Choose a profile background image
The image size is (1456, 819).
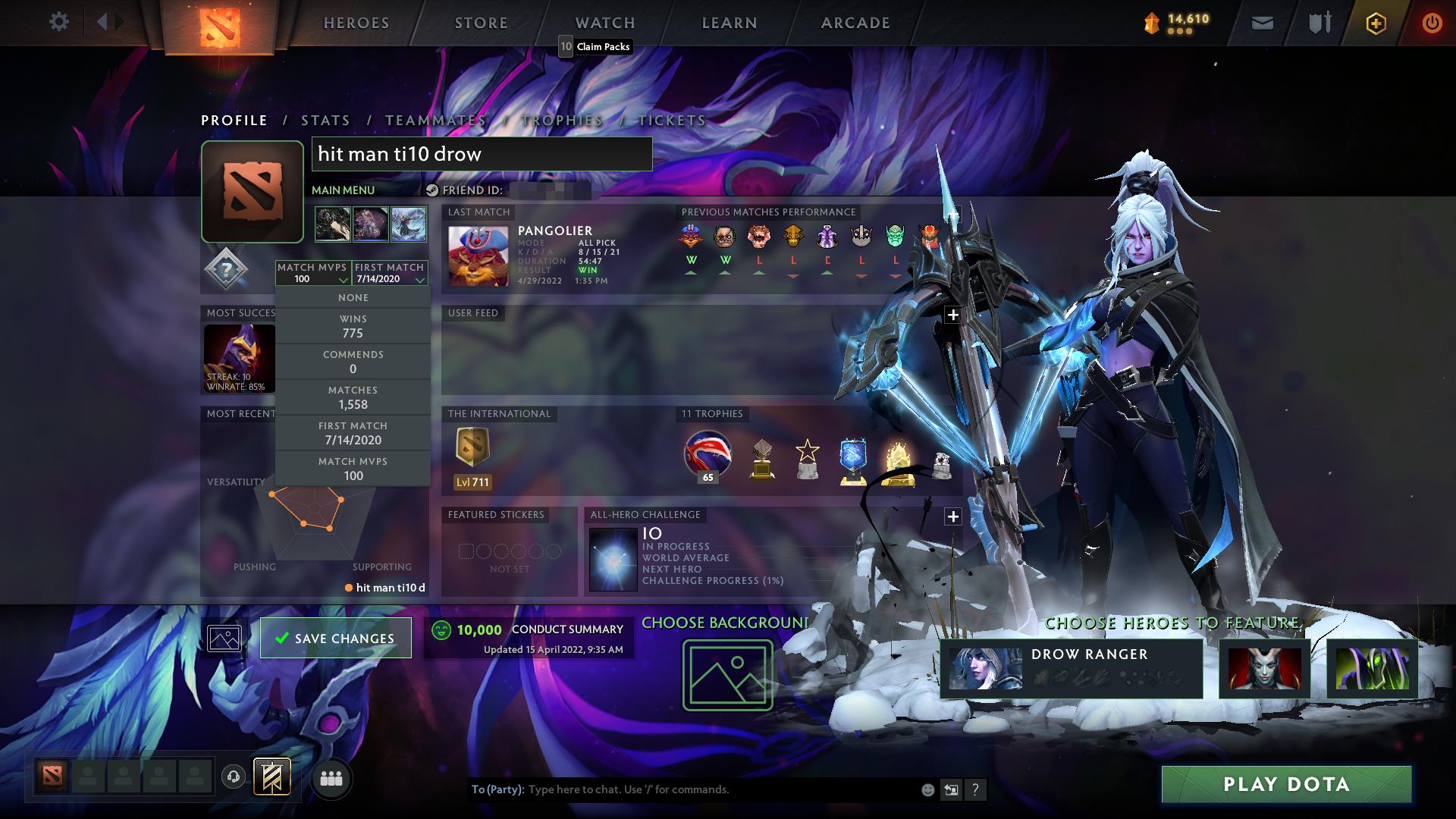pyautogui.click(x=727, y=675)
